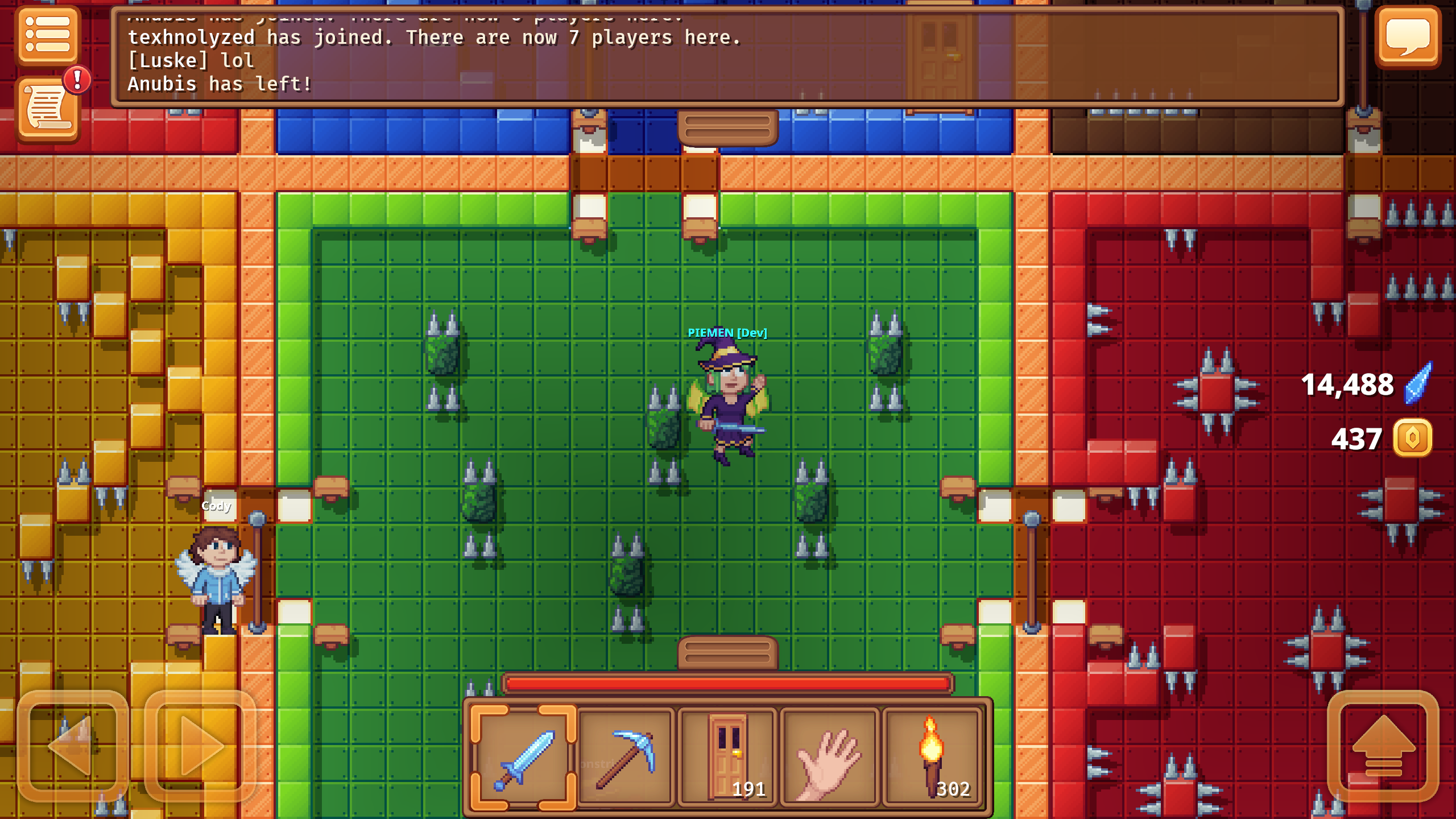Select the sword in the hotbar
1456x819 pixels.
(523, 756)
